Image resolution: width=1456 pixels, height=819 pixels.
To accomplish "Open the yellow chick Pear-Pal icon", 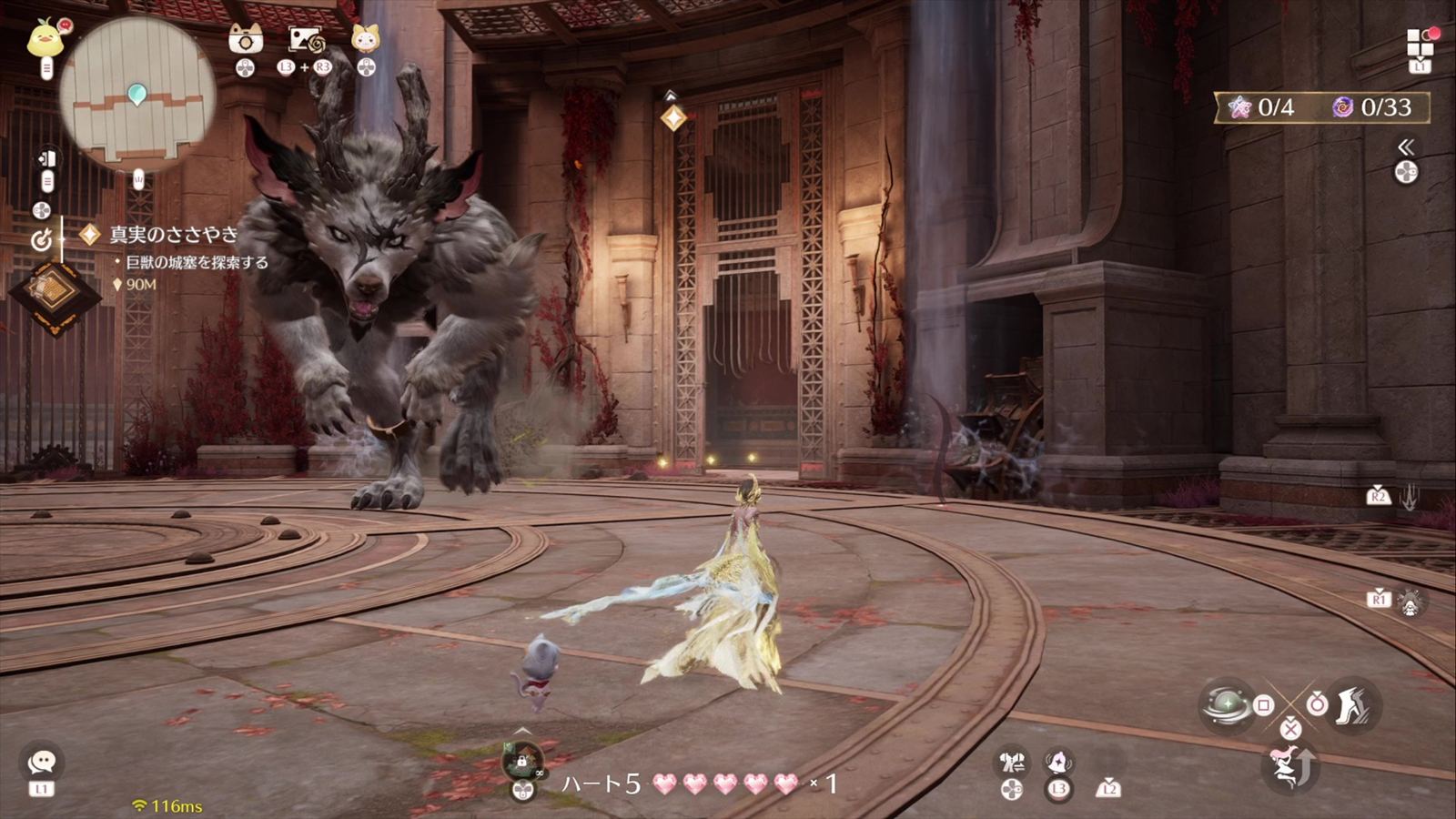I will [44, 39].
